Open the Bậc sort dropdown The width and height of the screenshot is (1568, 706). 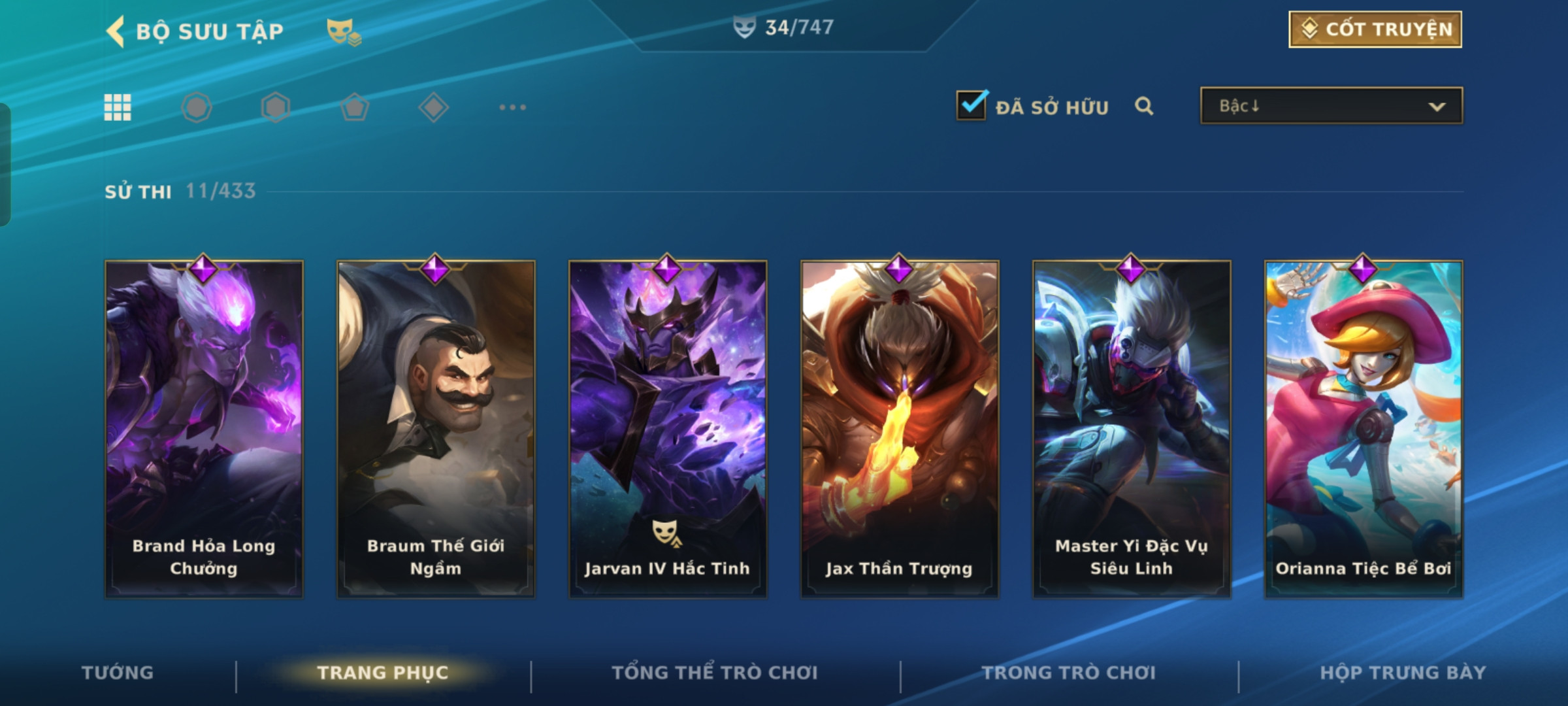(x=1331, y=106)
